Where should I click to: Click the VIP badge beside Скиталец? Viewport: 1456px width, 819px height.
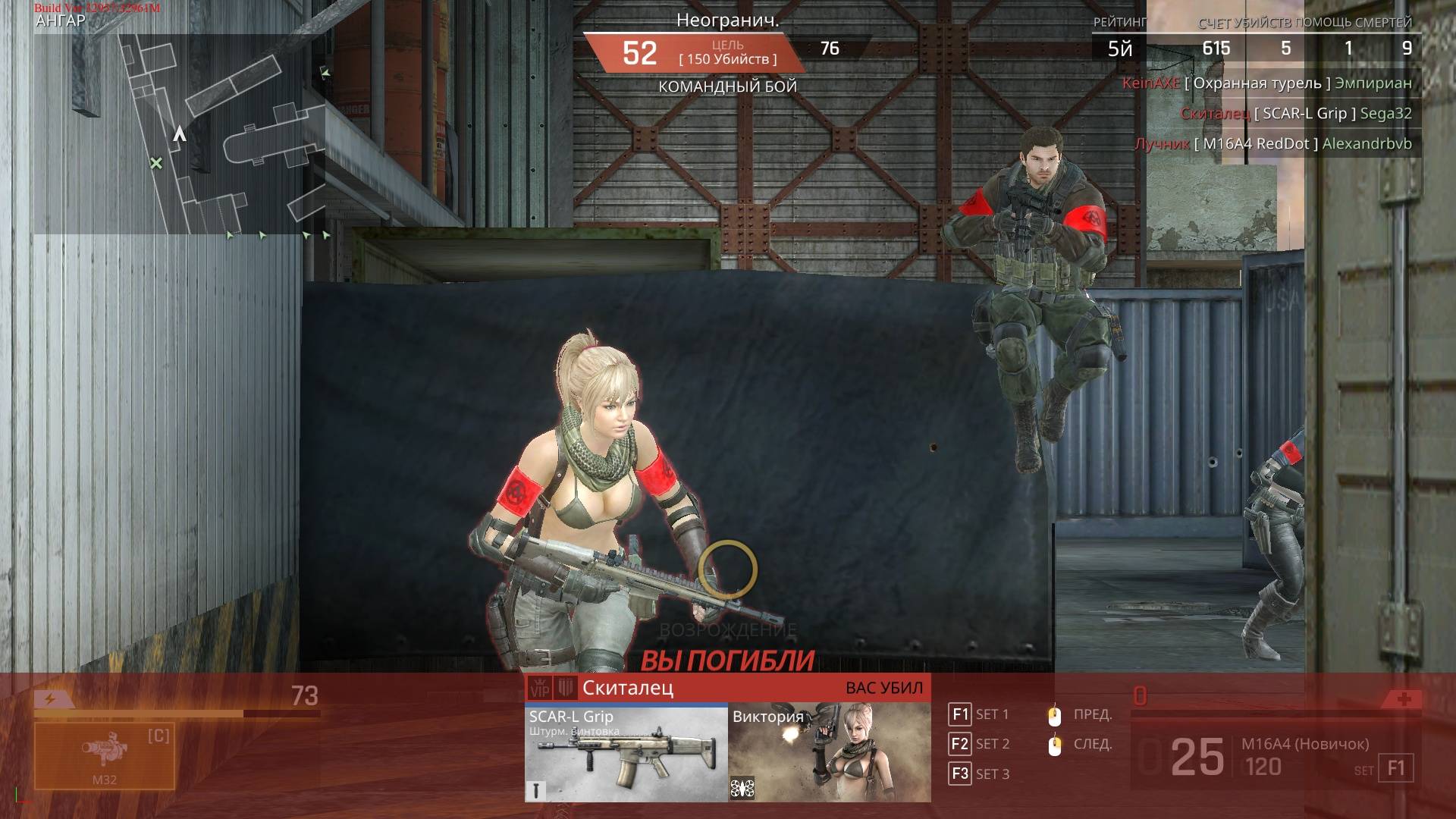(x=539, y=689)
